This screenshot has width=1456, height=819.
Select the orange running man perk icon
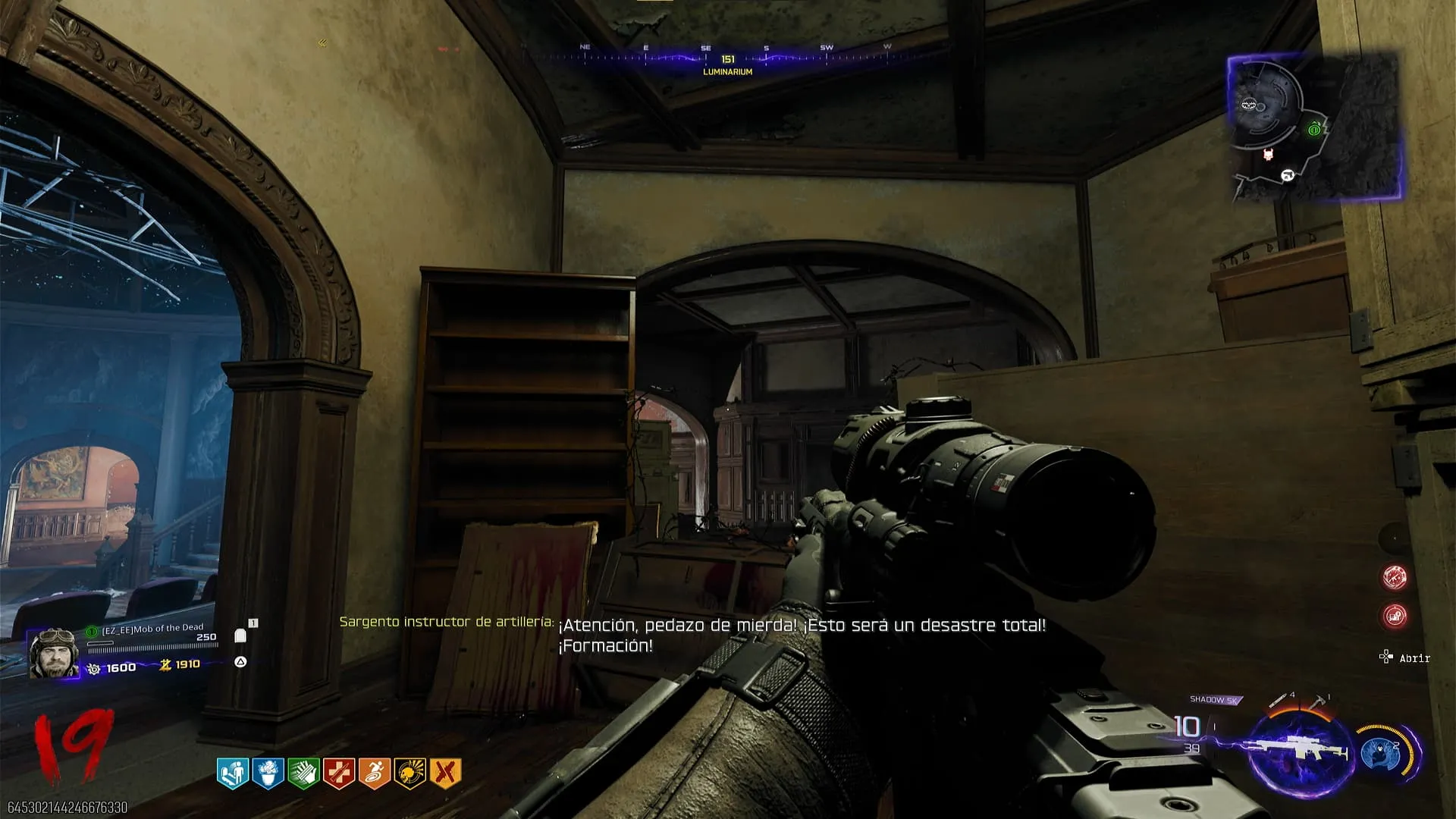374,773
